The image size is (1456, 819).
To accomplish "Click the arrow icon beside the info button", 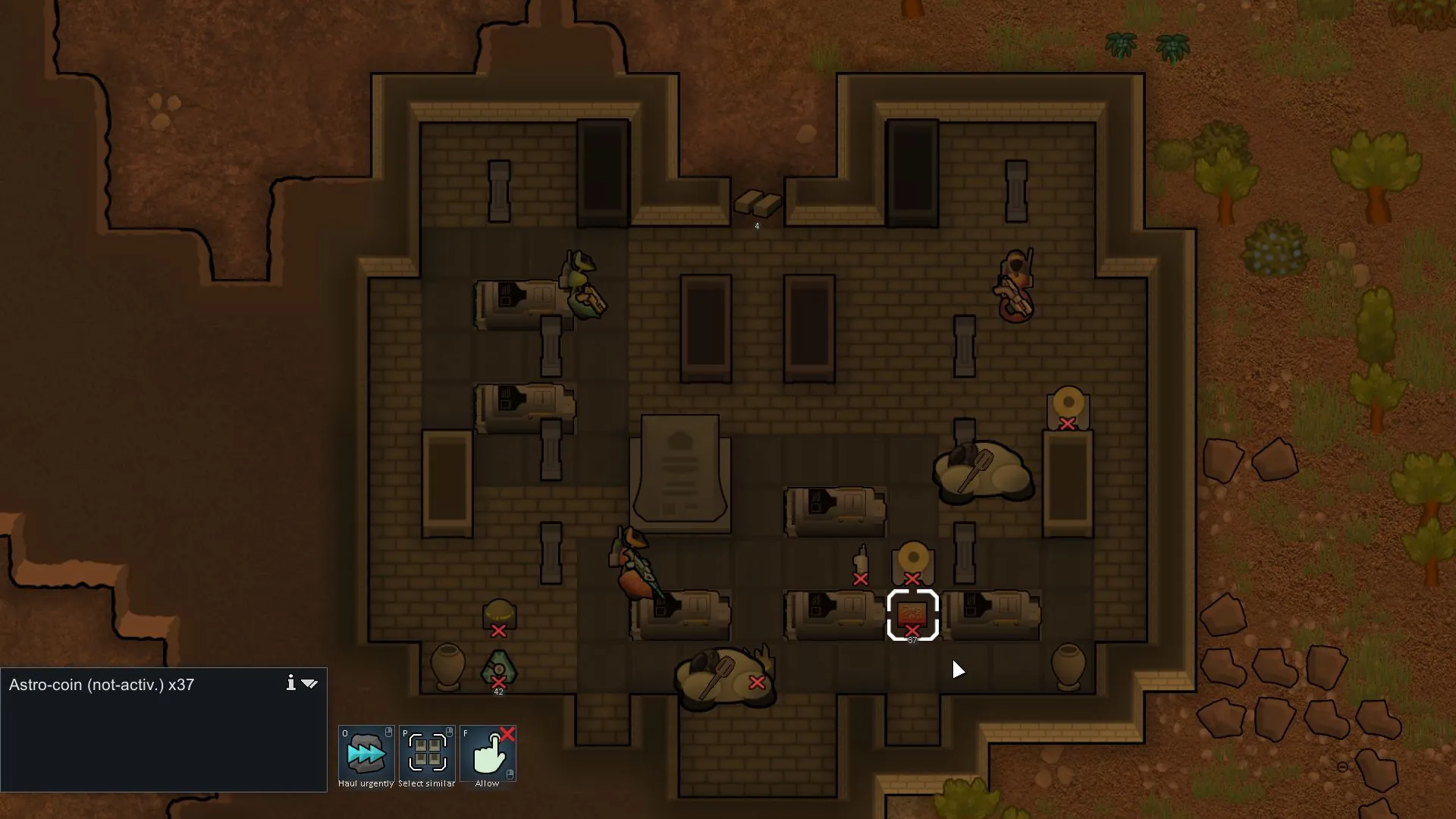I will 309,683.
